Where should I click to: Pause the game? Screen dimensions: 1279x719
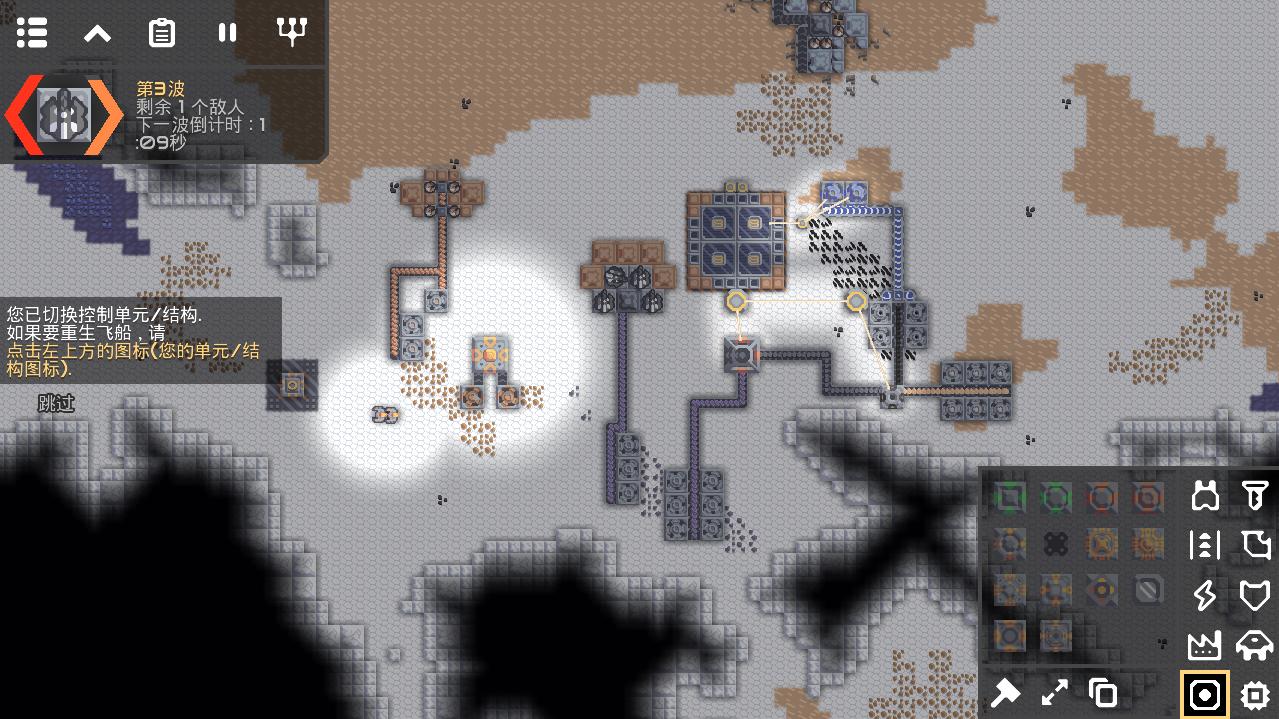227,33
